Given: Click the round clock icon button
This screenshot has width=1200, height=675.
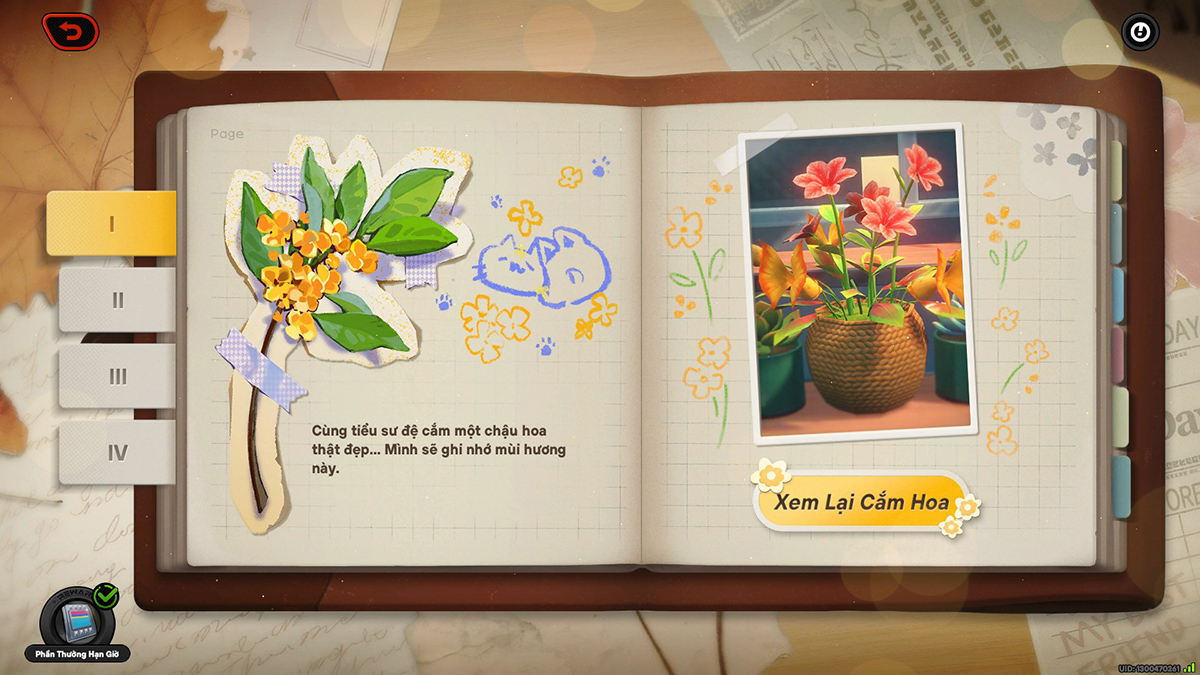Looking at the screenshot, I should [x=1138, y=32].
